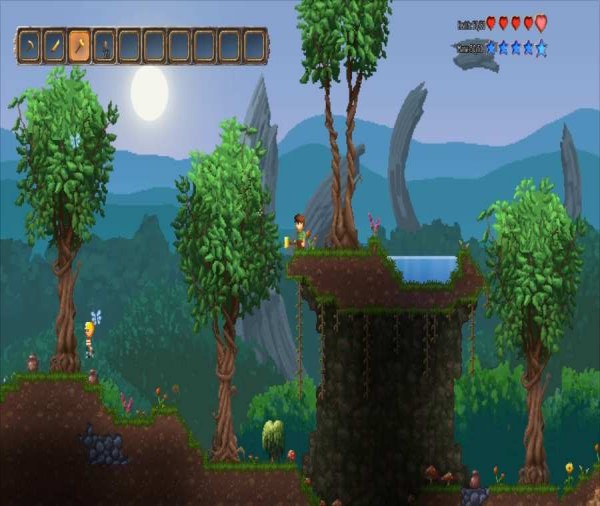Choose the yellow sword hotbar slot
Screen dimensions: 600x506
pyautogui.click(x=54, y=46)
